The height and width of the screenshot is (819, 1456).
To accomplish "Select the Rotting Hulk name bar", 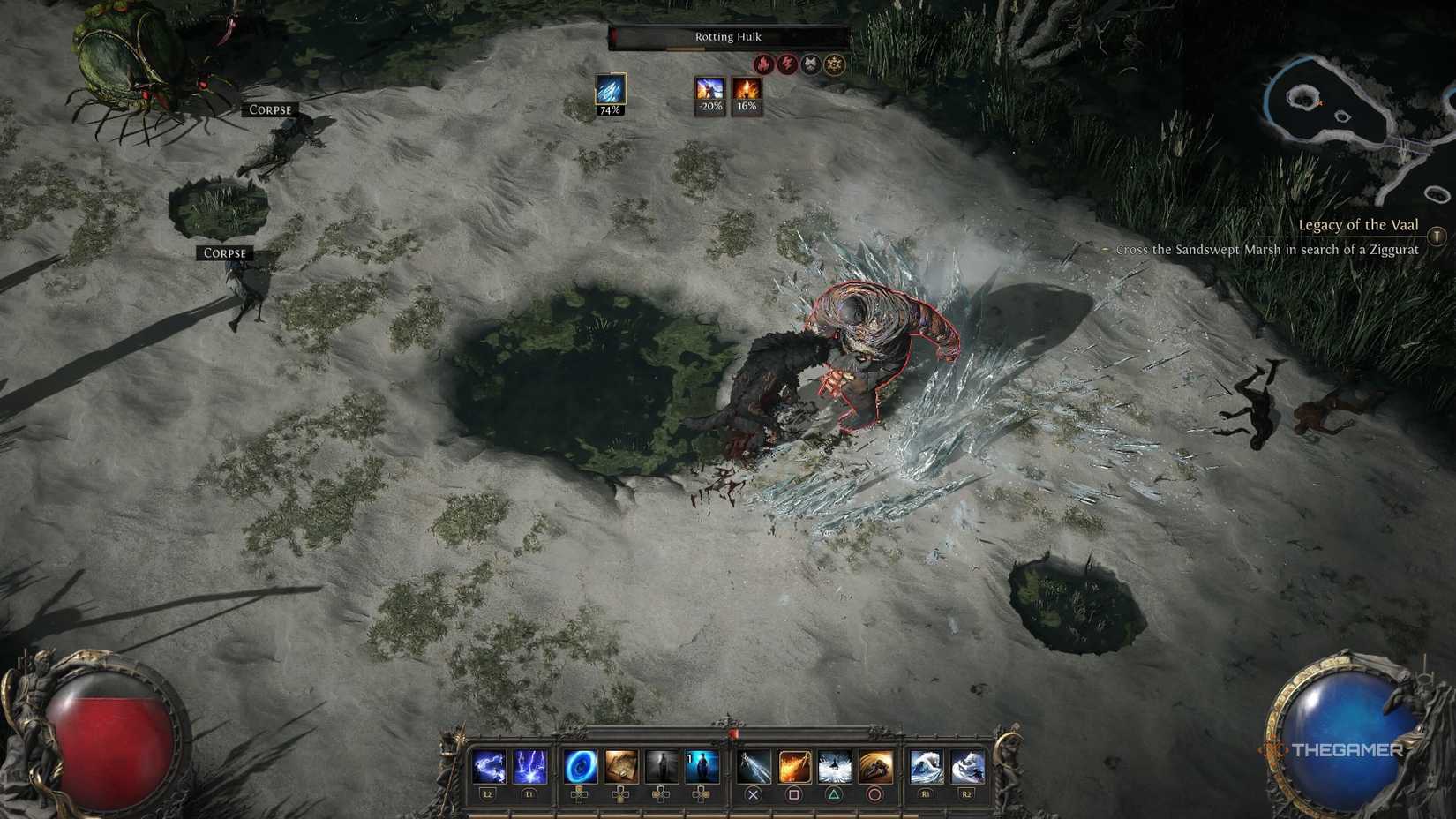I will point(727,37).
